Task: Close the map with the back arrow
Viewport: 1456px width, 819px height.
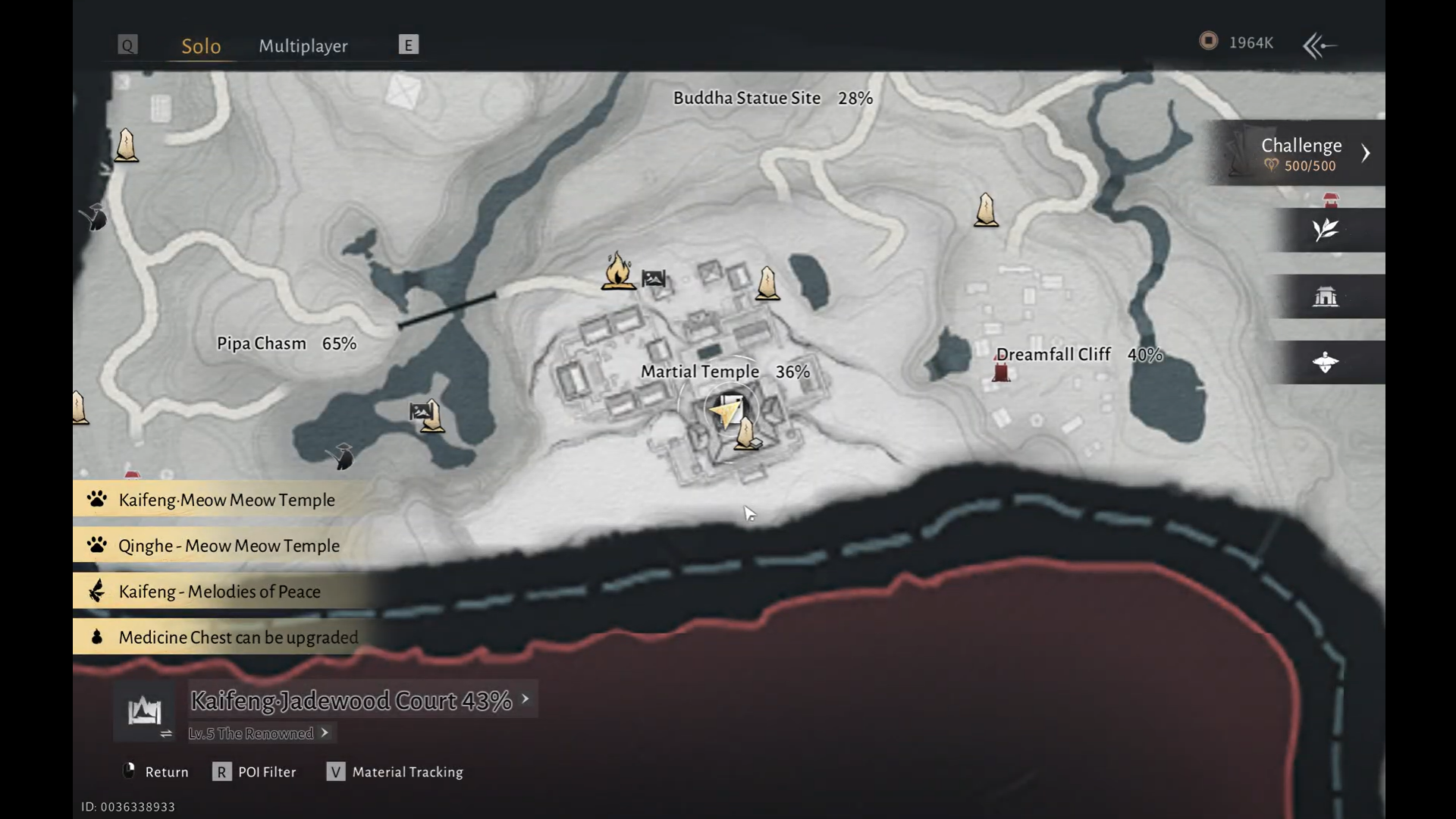Action: pyautogui.click(x=1319, y=45)
